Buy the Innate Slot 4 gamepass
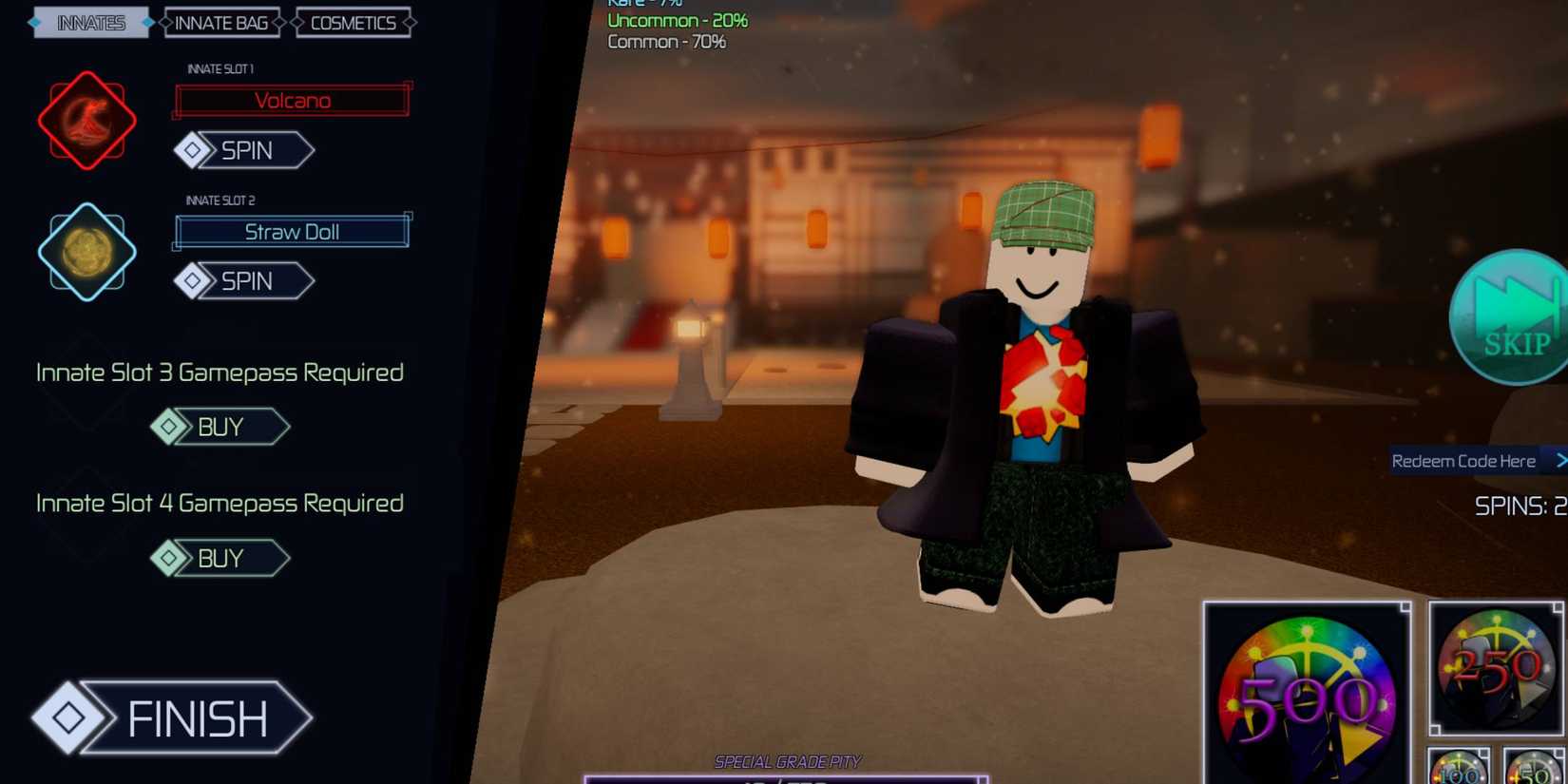This screenshot has width=1568, height=784. click(x=220, y=558)
